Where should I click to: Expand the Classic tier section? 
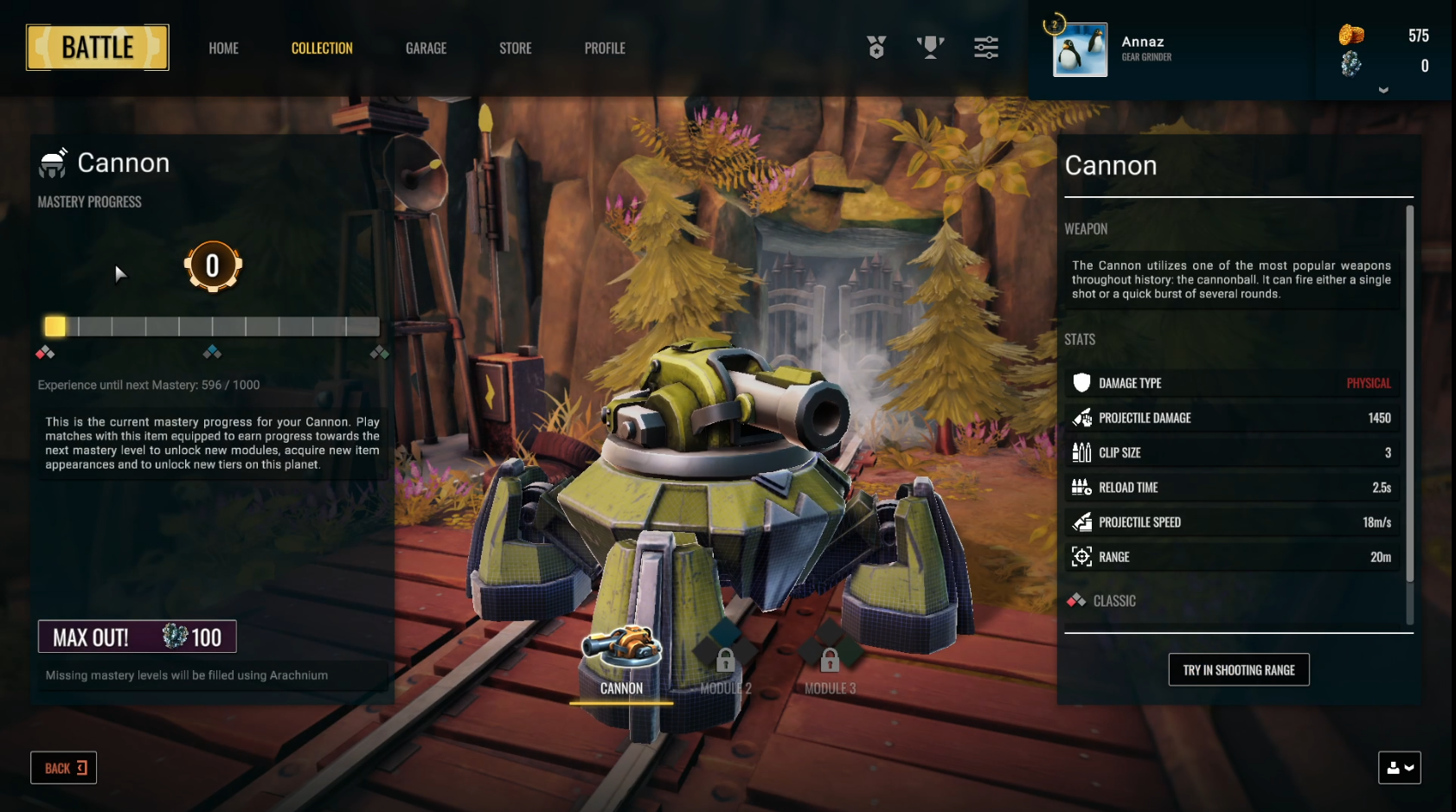click(1114, 601)
